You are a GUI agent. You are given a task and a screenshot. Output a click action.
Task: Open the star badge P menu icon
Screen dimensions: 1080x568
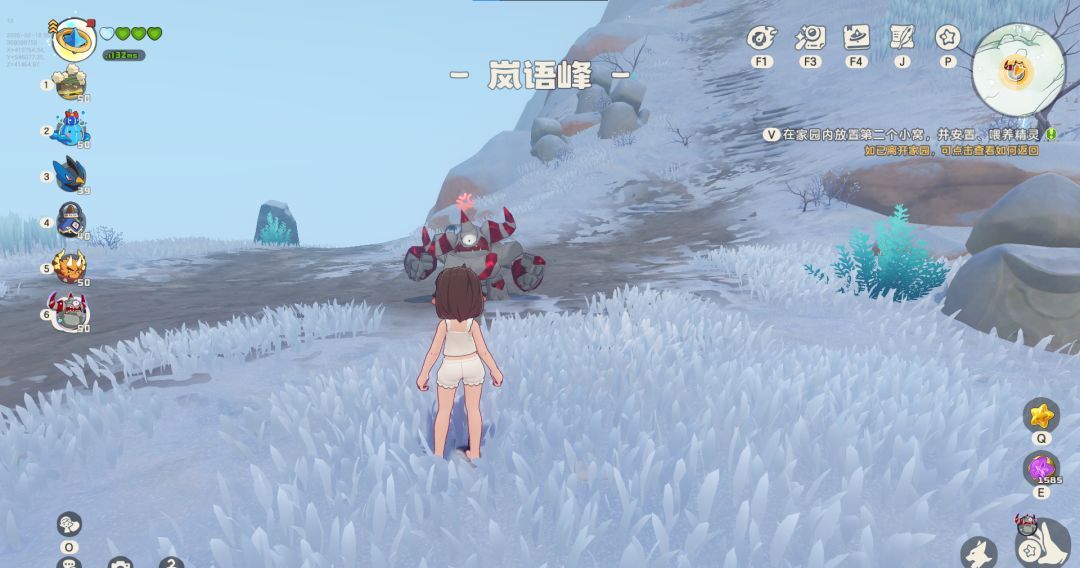pos(948,38)
